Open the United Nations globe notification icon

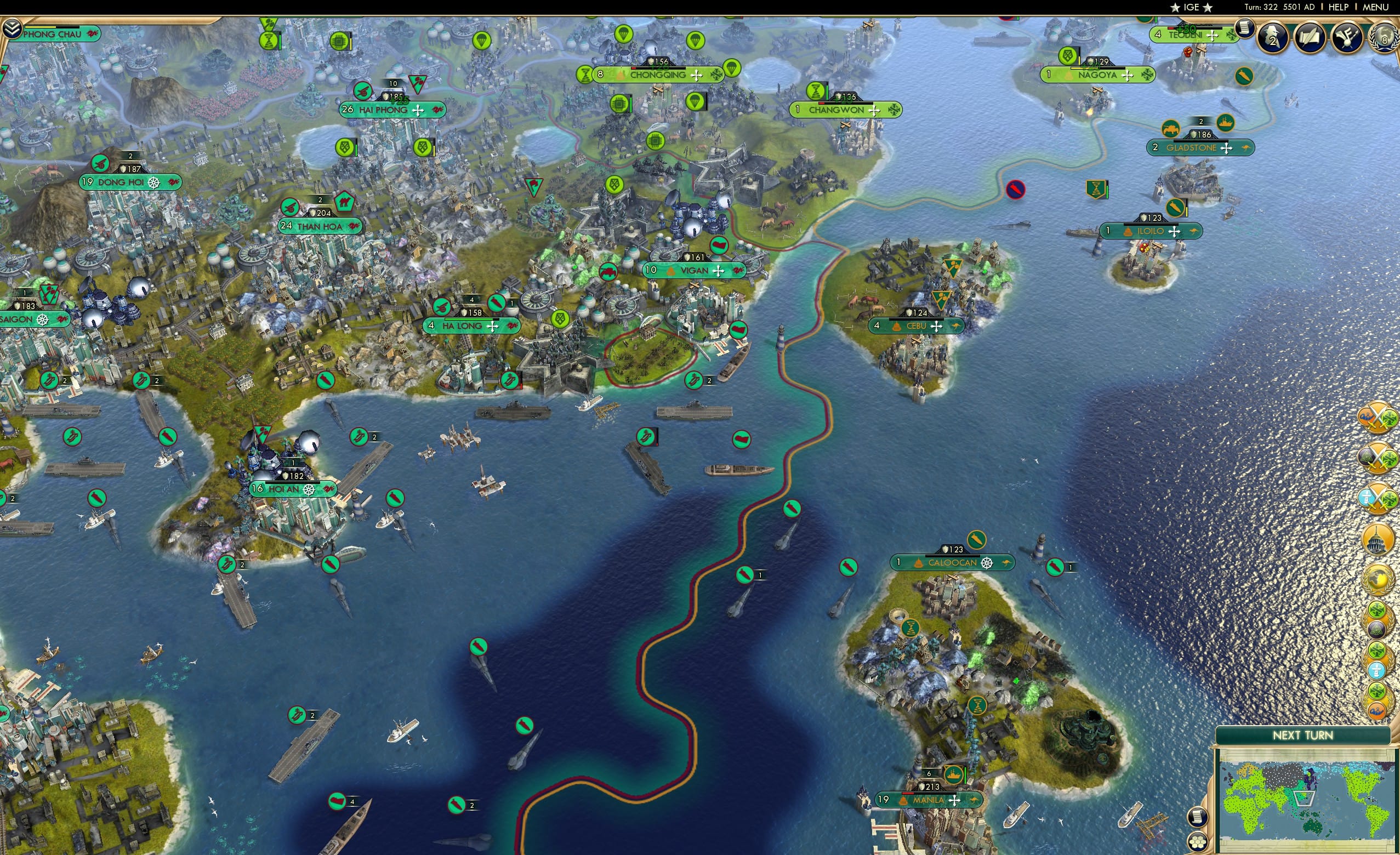coord(1378,579)
